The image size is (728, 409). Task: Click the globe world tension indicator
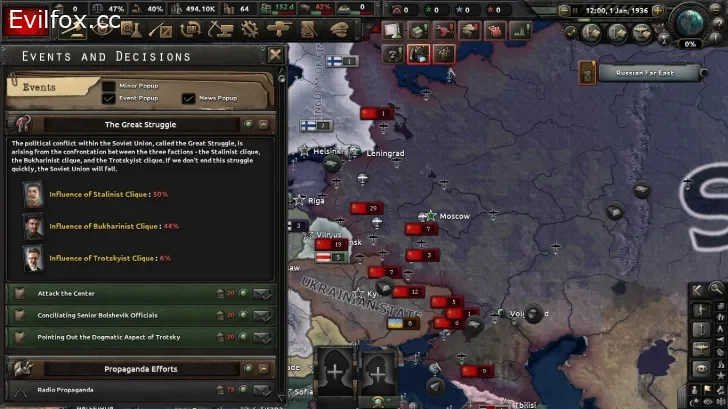688,20
